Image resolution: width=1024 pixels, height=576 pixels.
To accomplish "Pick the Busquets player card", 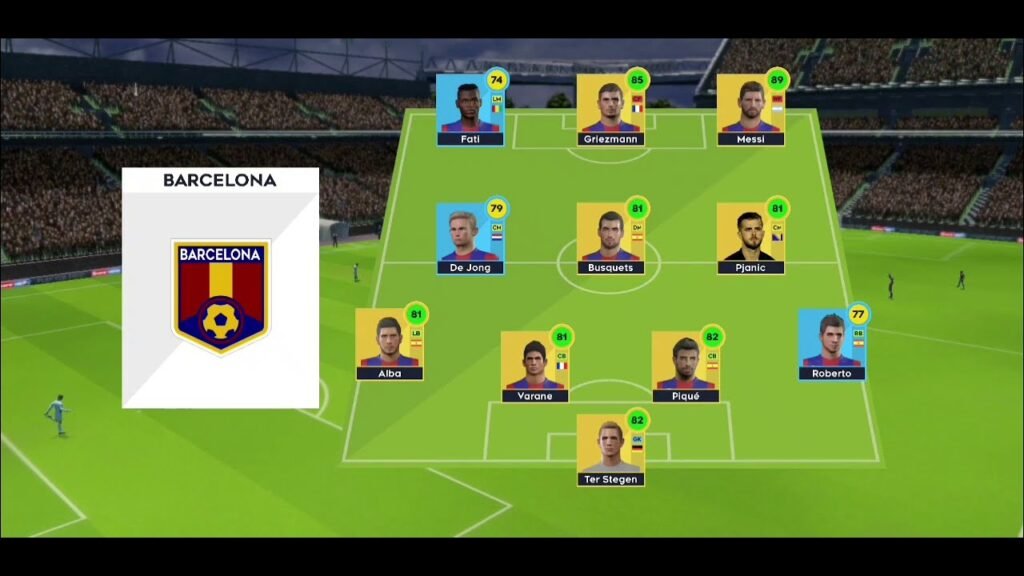I will tap(610, 238).
